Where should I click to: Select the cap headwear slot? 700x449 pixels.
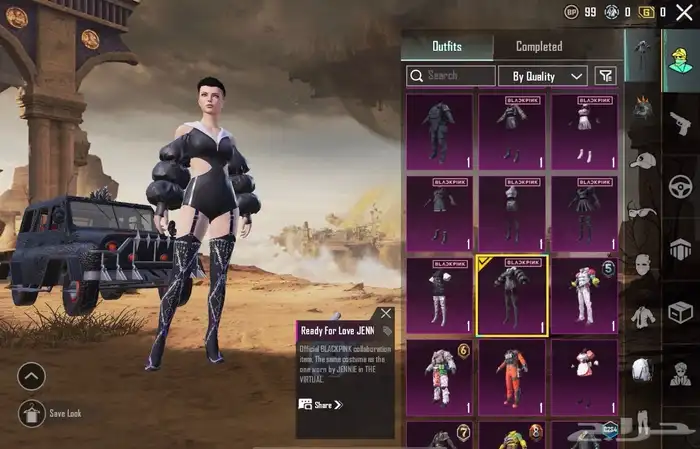(x=642, y=159)
